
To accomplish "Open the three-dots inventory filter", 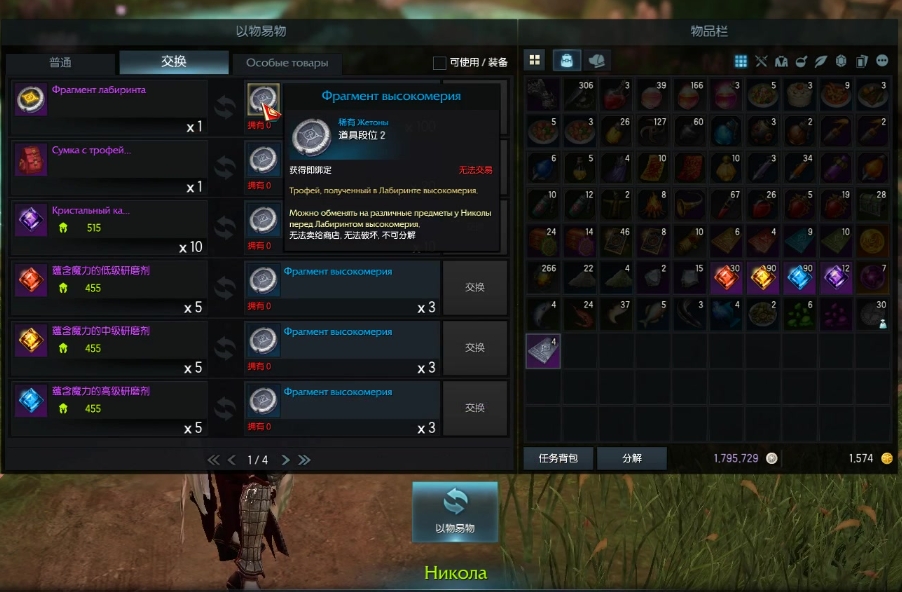I will click(x=882, y=61).
